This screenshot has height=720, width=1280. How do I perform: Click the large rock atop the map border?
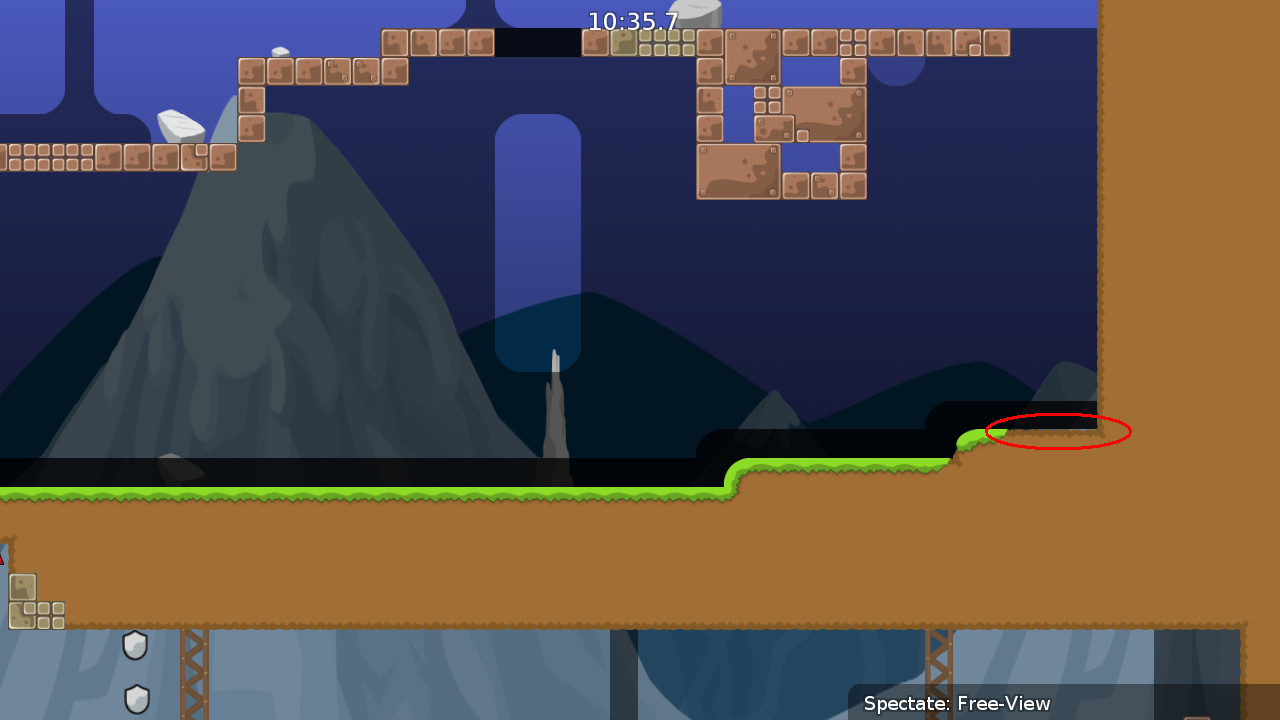tap(700, 14)
